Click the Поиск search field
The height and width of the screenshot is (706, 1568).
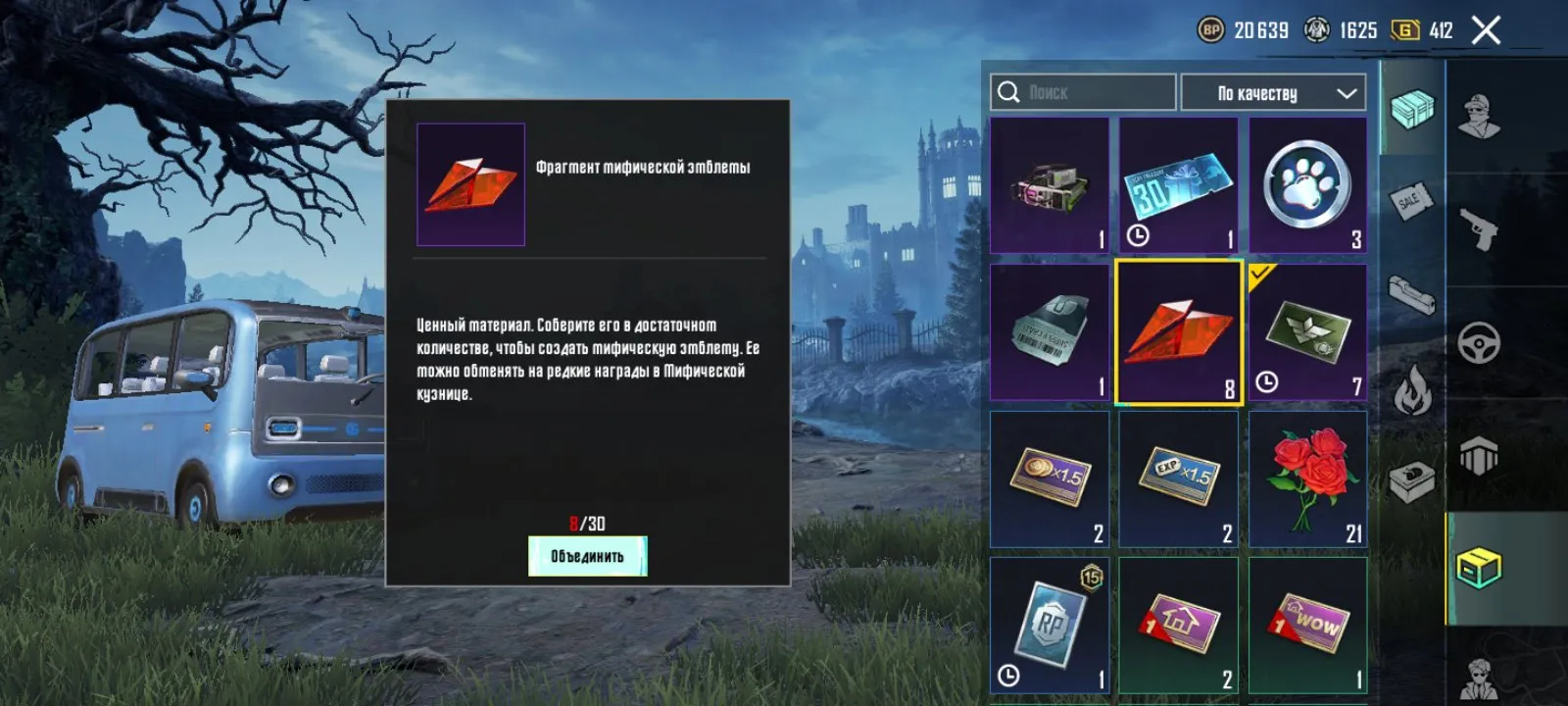tap(1083, 92)
